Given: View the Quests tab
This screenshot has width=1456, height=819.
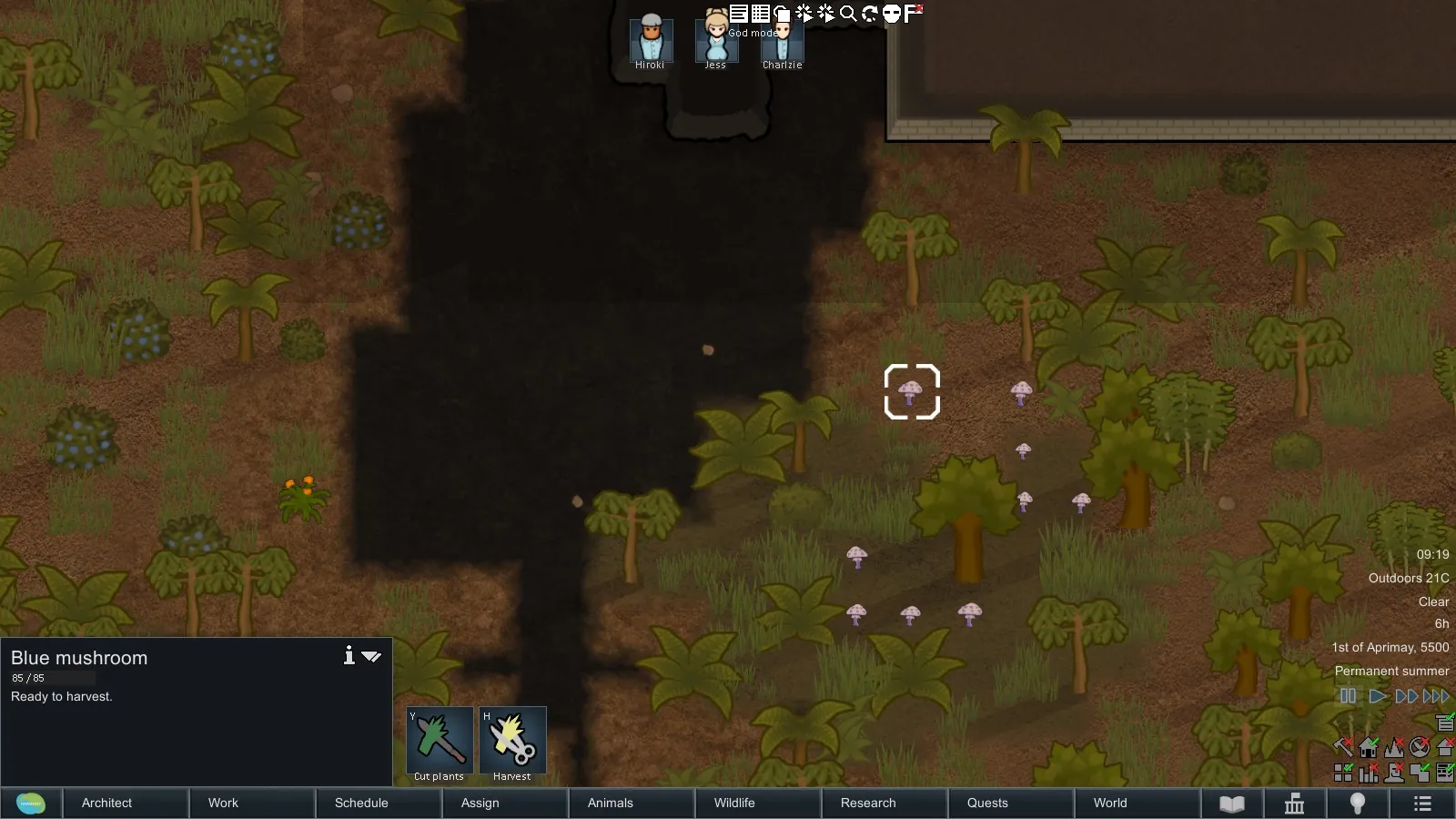Looking at the screenshot, I should point(987,803).
